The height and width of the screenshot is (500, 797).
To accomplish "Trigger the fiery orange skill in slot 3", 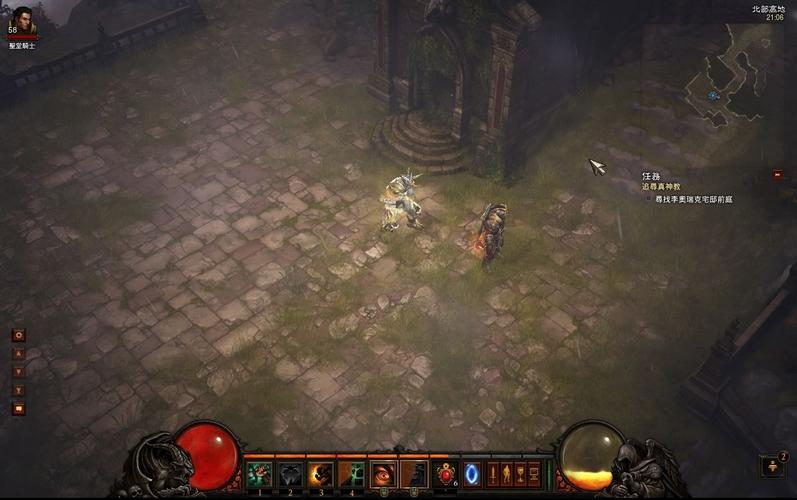I will point(321,474).
